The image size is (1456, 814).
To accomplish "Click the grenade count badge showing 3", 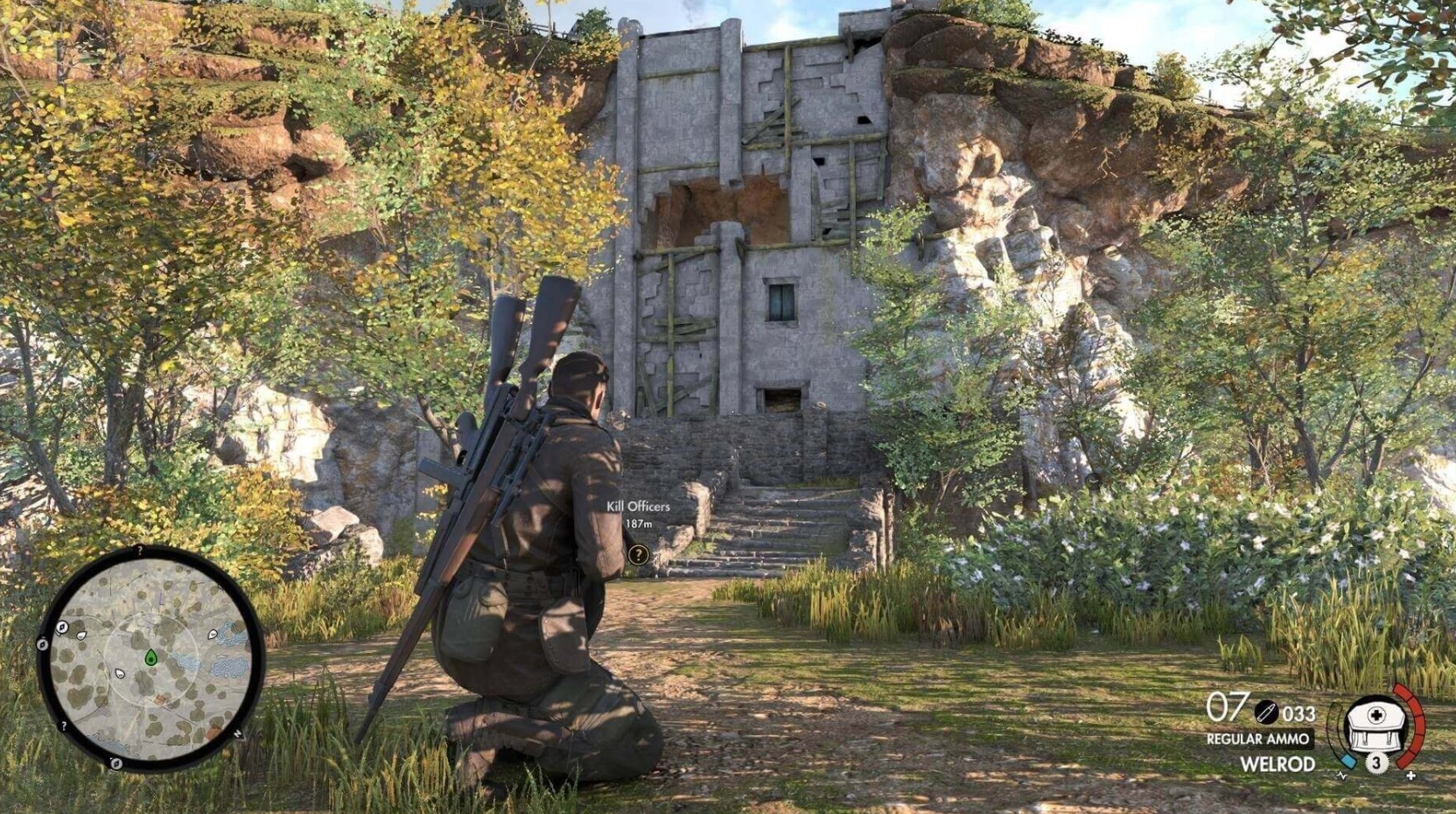I will pyautogui.click(x=1377, y=761).
